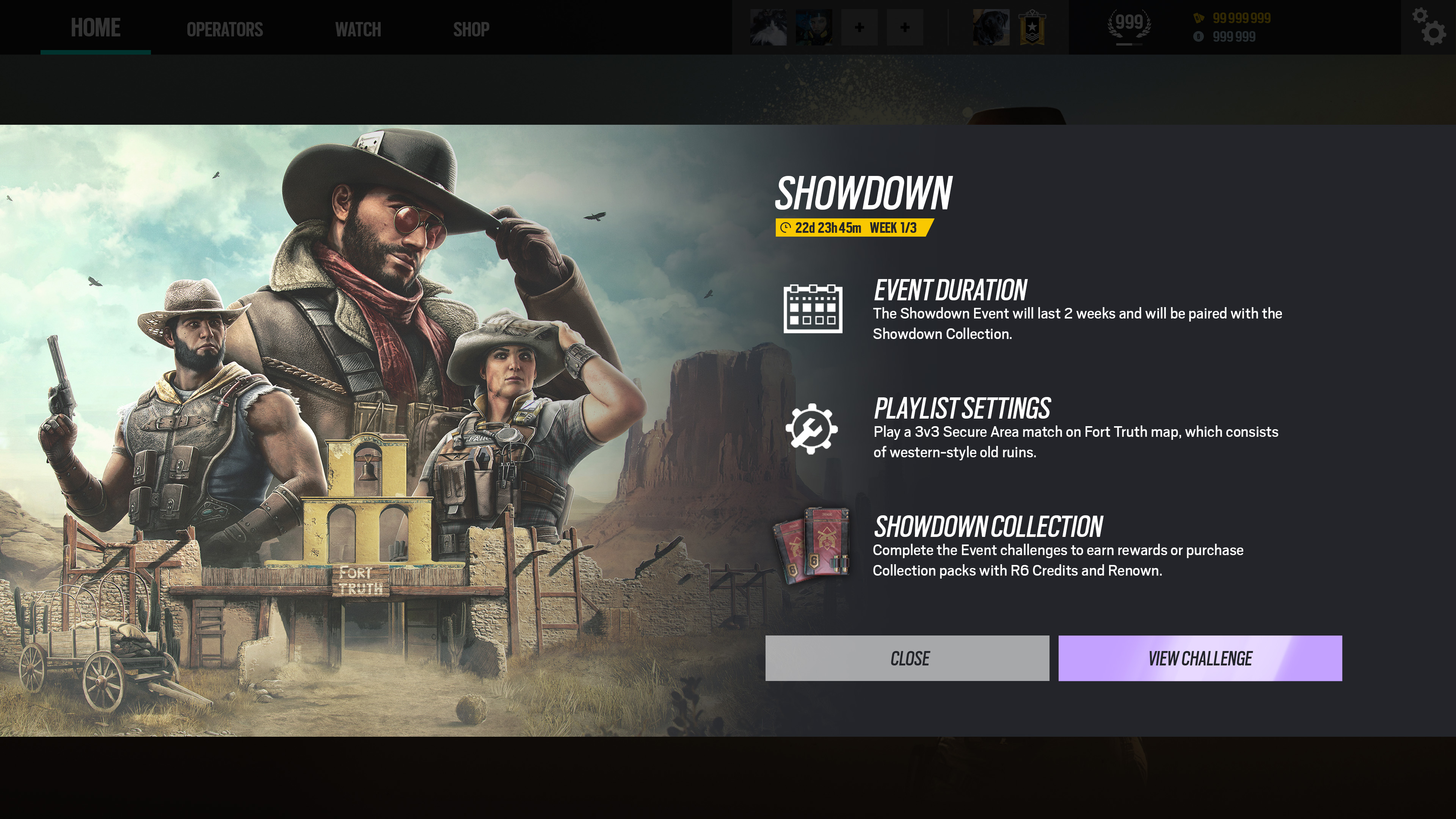This screenshot has height=819, width=1456.
Task: Open settings via the gear icon
Action: coord(1428,27)
